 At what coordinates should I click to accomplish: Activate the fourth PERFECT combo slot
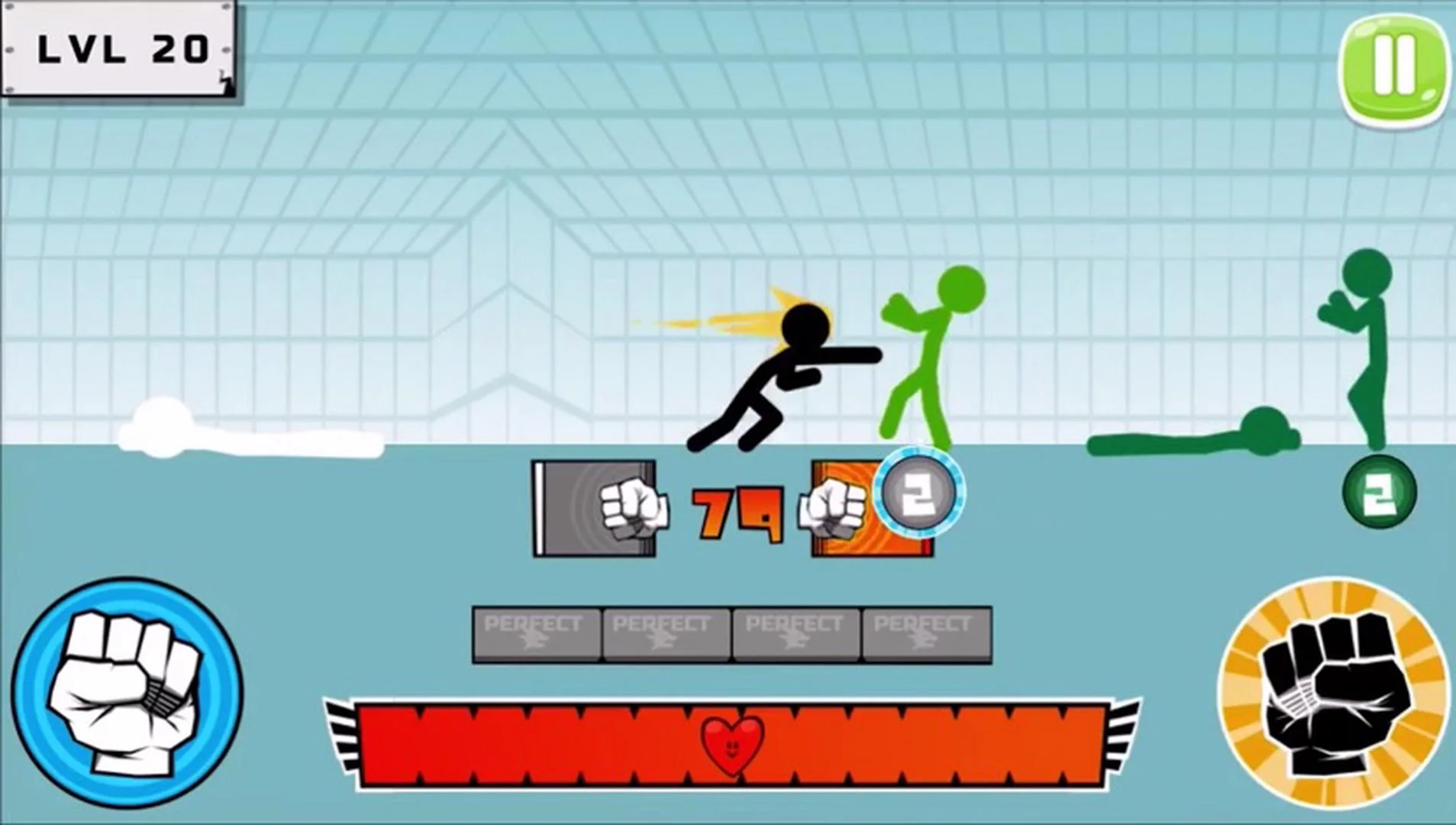(924, 632)
